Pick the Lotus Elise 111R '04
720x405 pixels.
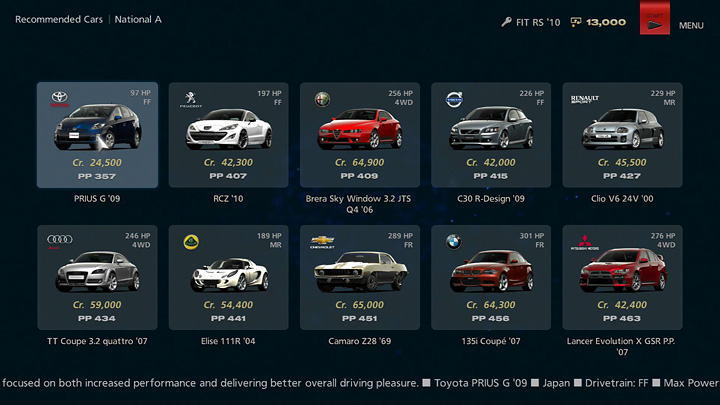tap(229, 278)
